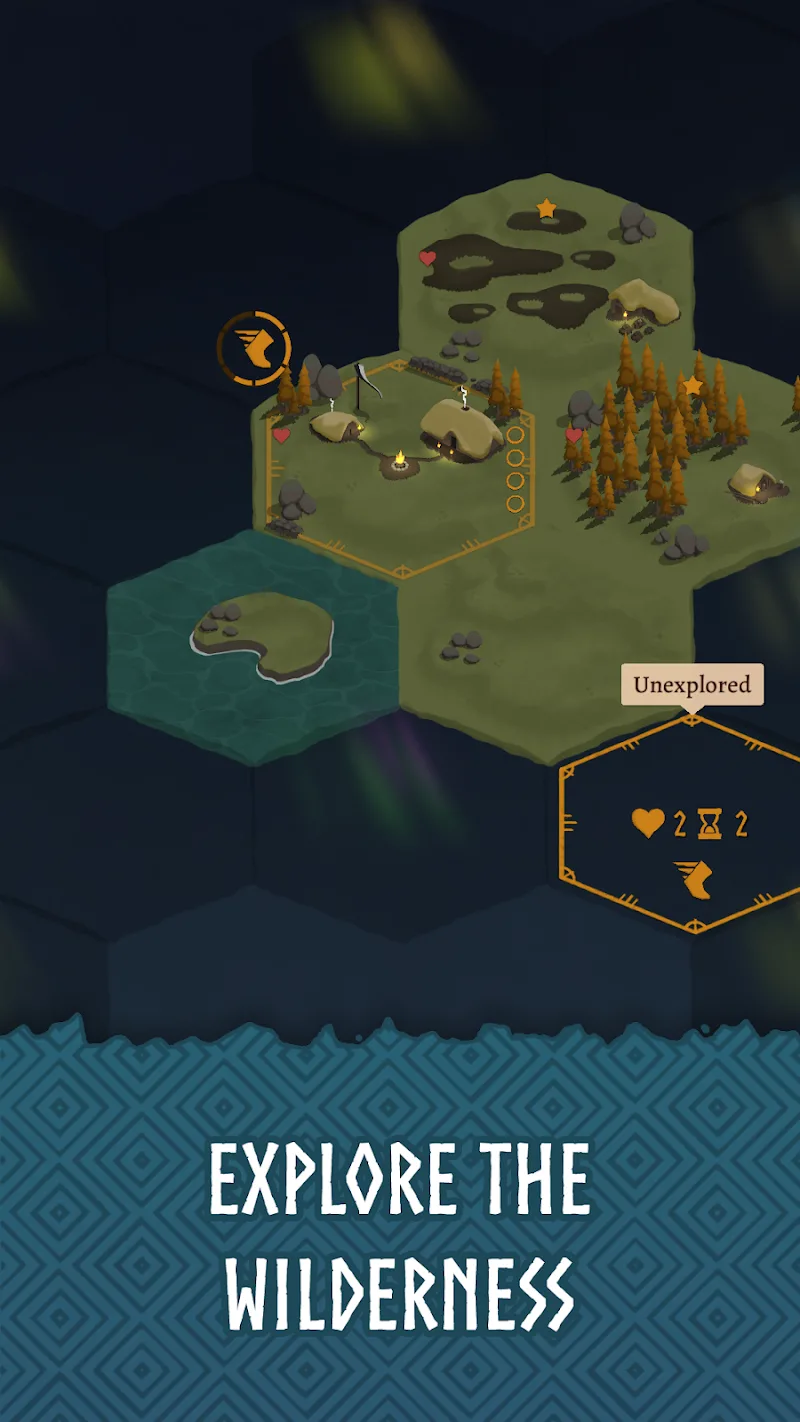
Task: Click the orange star in the pine forest
Action: pyautogui.click(x=692, y=386)
